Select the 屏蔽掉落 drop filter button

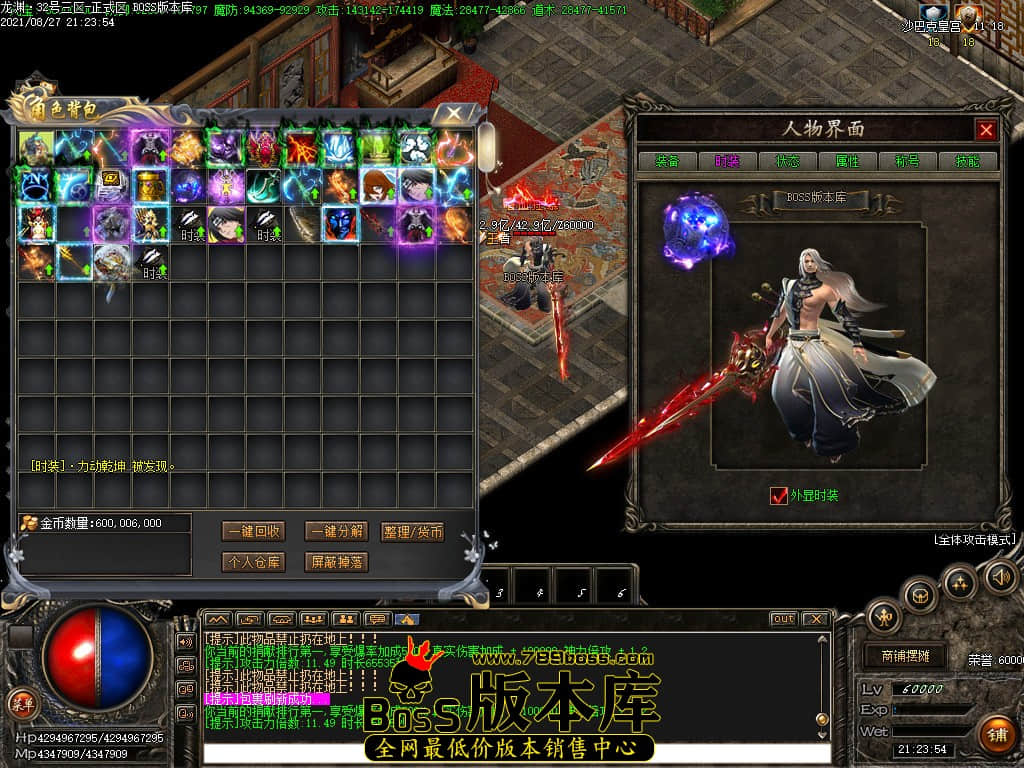tap(336, 562)
